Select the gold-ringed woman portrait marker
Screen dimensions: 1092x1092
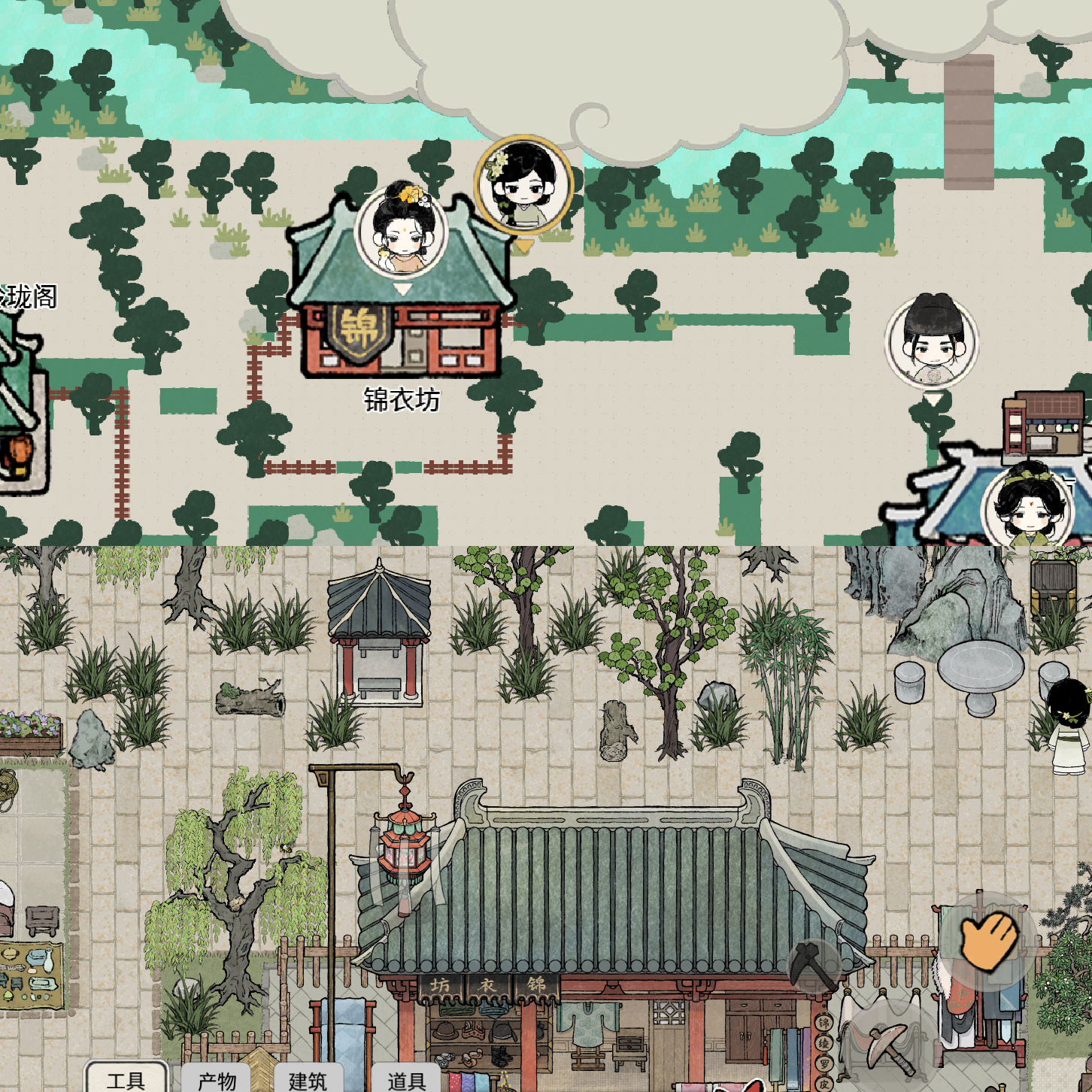pyautogui.click(x=523, y=184)
